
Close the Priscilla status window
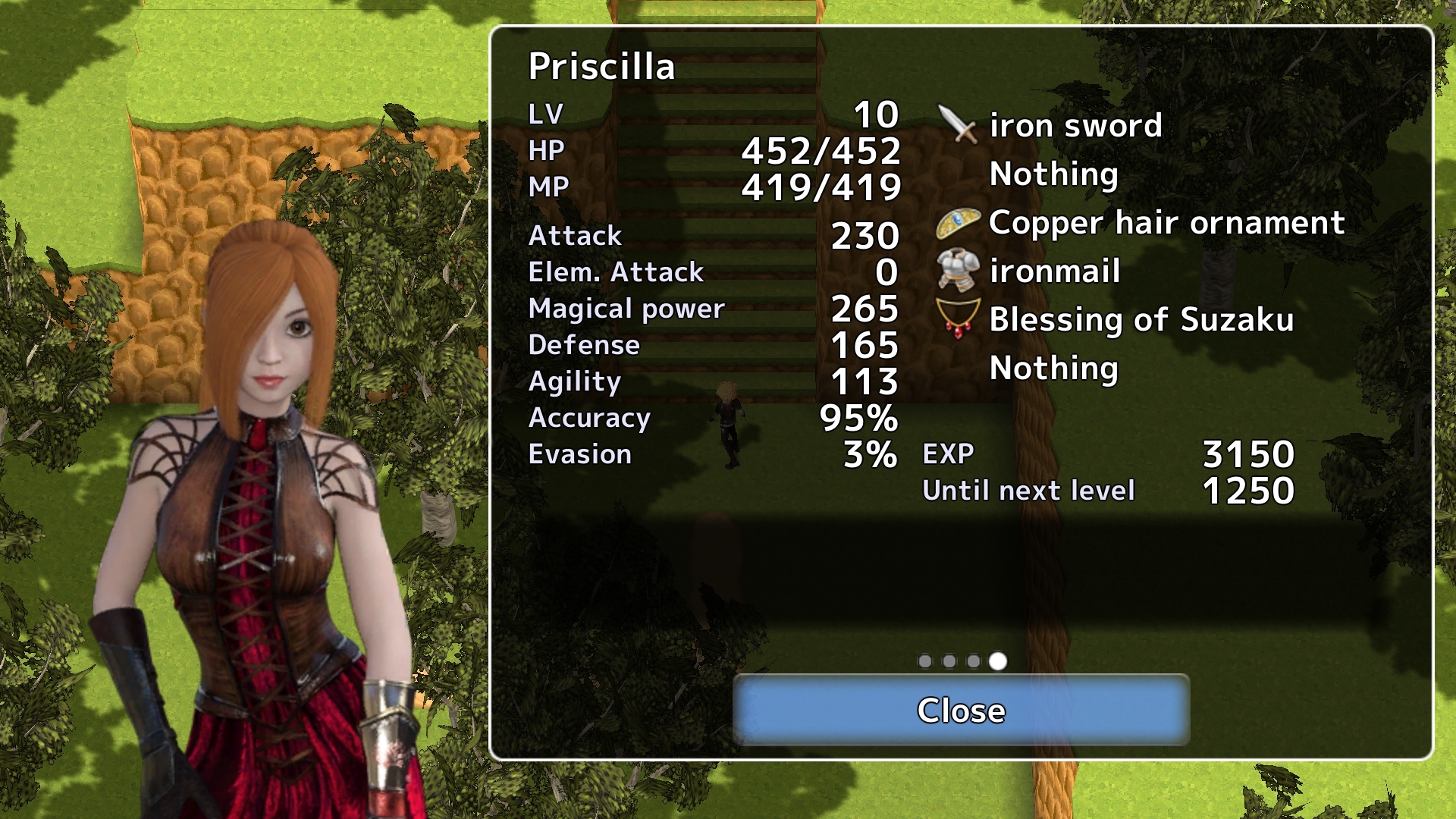(961, 710)
